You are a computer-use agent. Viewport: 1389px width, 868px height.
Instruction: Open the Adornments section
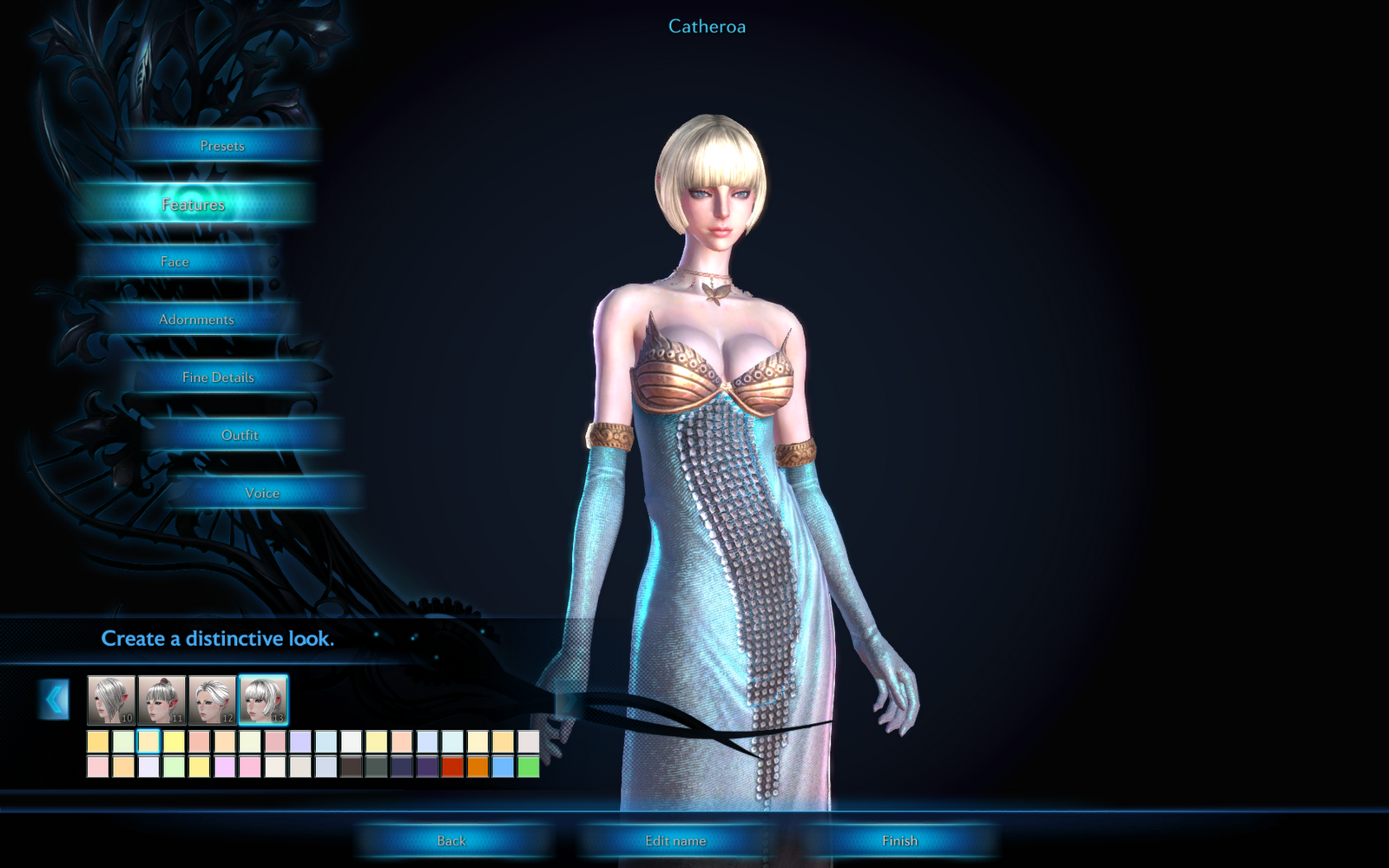pos(195,319)
